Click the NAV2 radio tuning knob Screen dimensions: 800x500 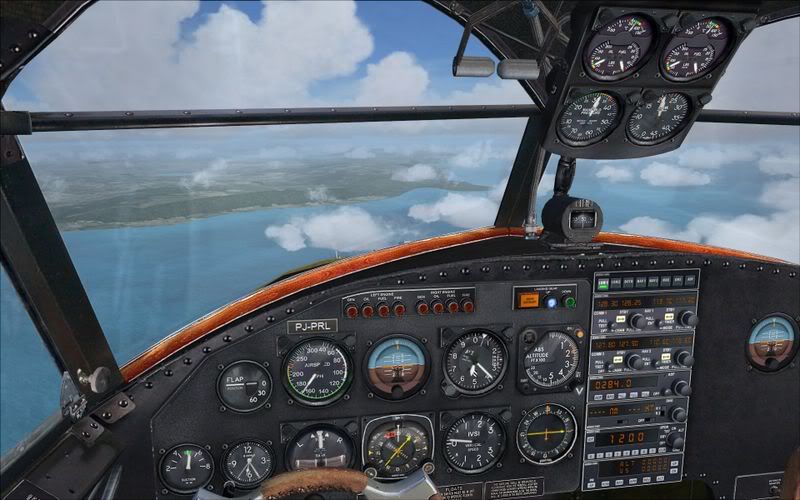coord(685,357)
